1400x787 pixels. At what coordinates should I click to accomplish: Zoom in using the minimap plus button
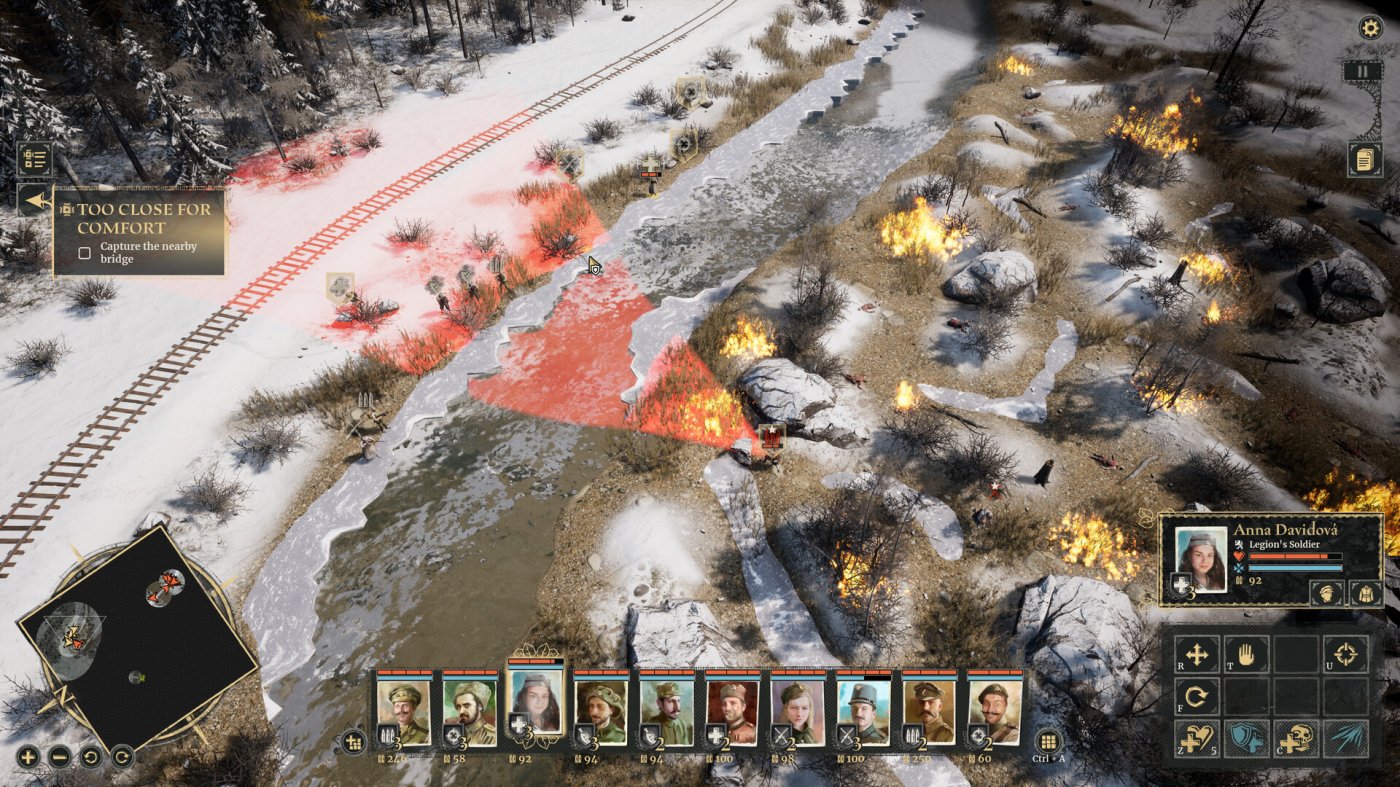[x=28, y=757]
